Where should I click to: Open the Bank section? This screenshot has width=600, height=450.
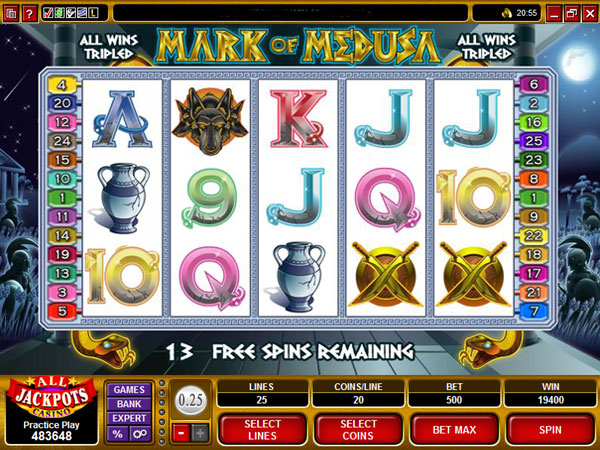128,404
